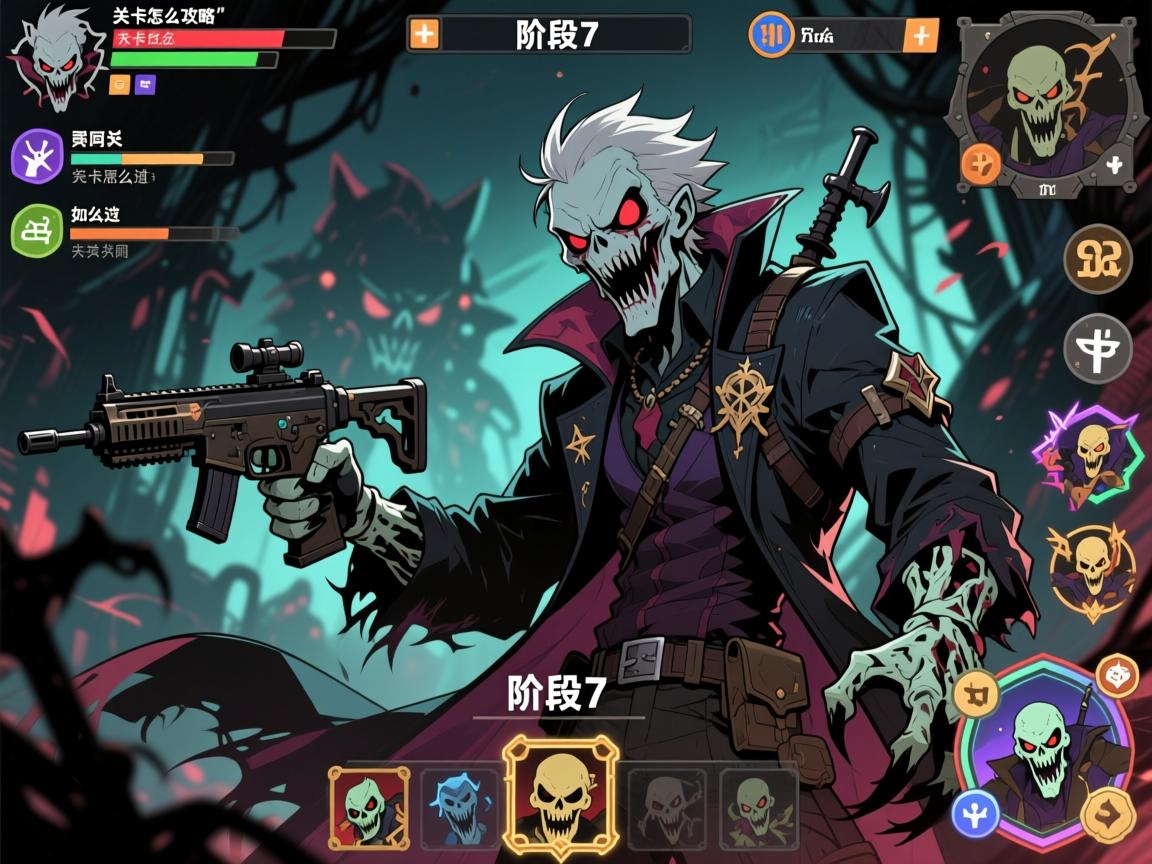Click the small purple square under the green bar
This screenshot has height=864, width=1152.
(x=145, y=84)
